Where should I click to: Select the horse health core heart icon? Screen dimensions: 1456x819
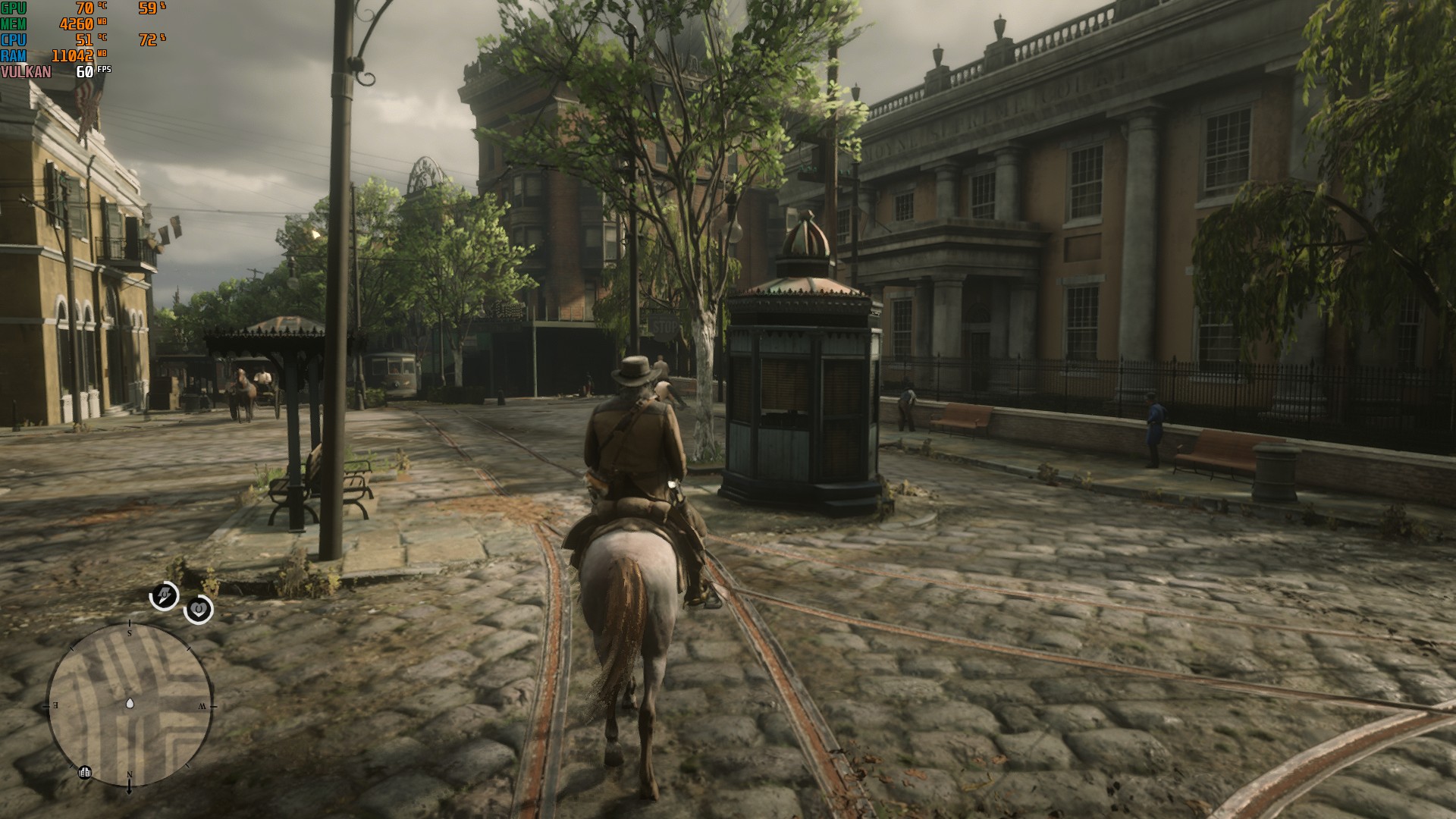coord(199,609)
